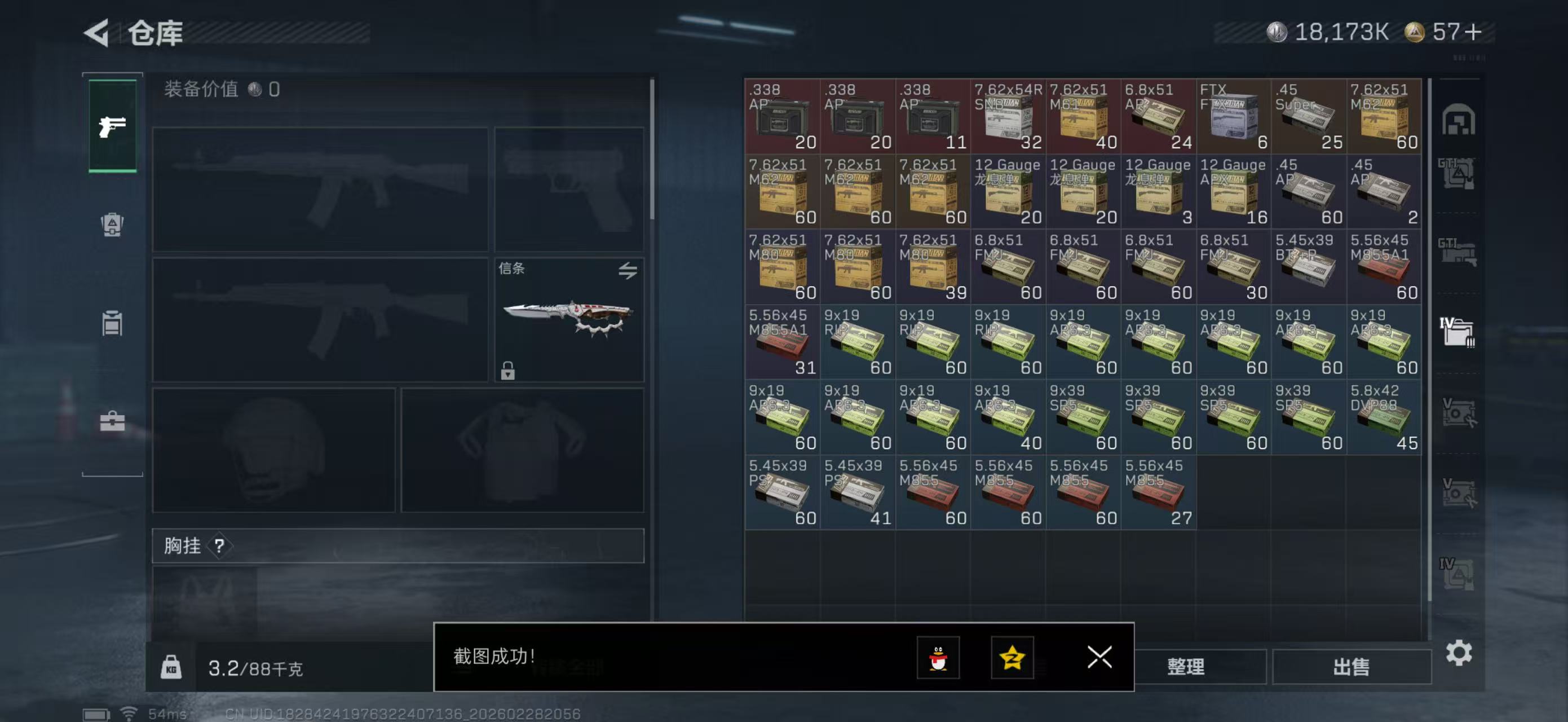Open the gear settings icon
This screenshot has height=722, width=1568.
[1459, 653]
